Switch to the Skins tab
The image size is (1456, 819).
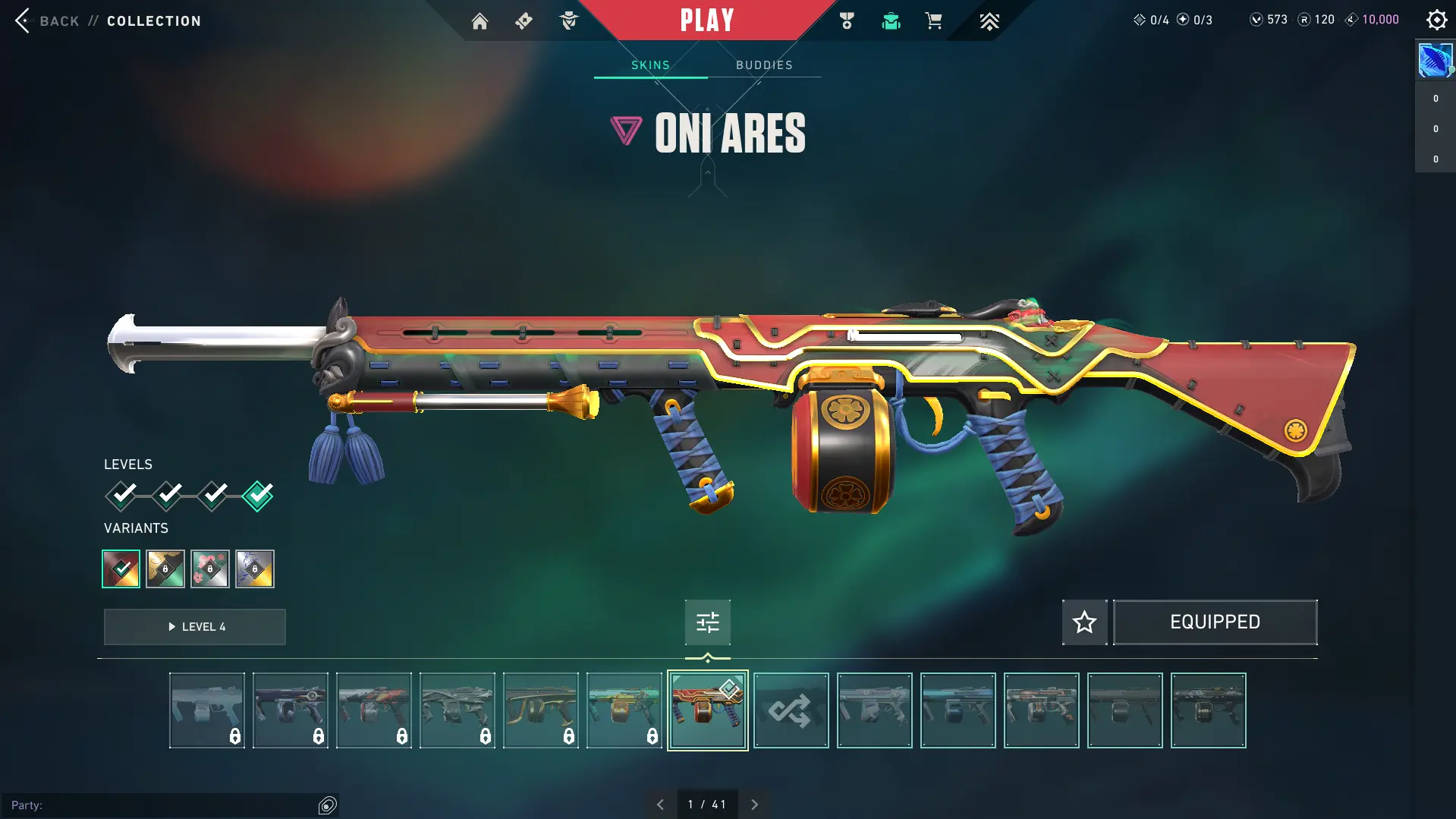pyautogui.click(x=650, y=65)
